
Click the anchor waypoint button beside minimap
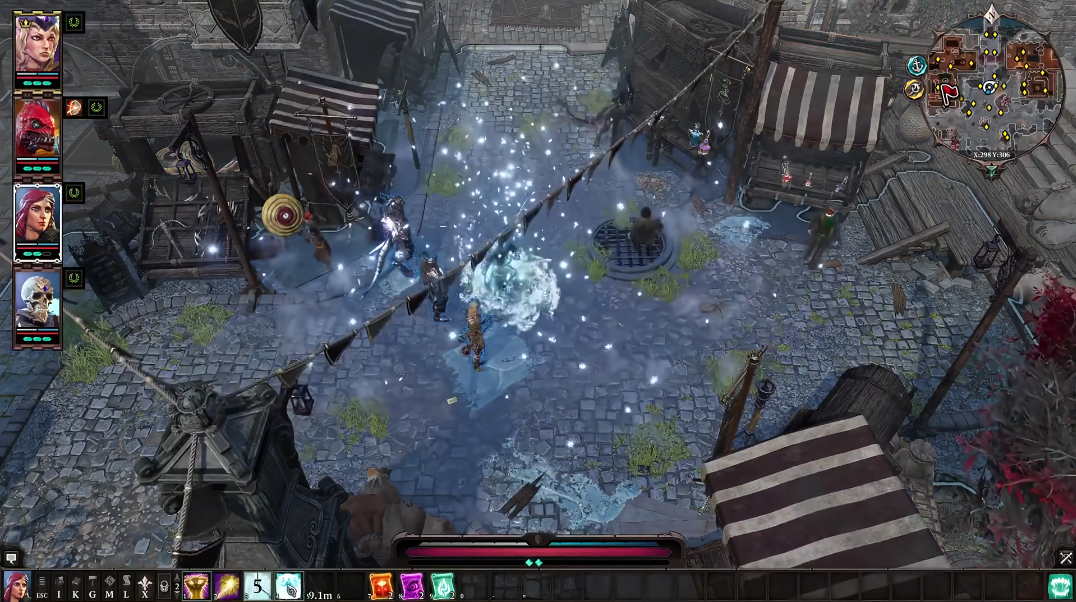[915, 66]
